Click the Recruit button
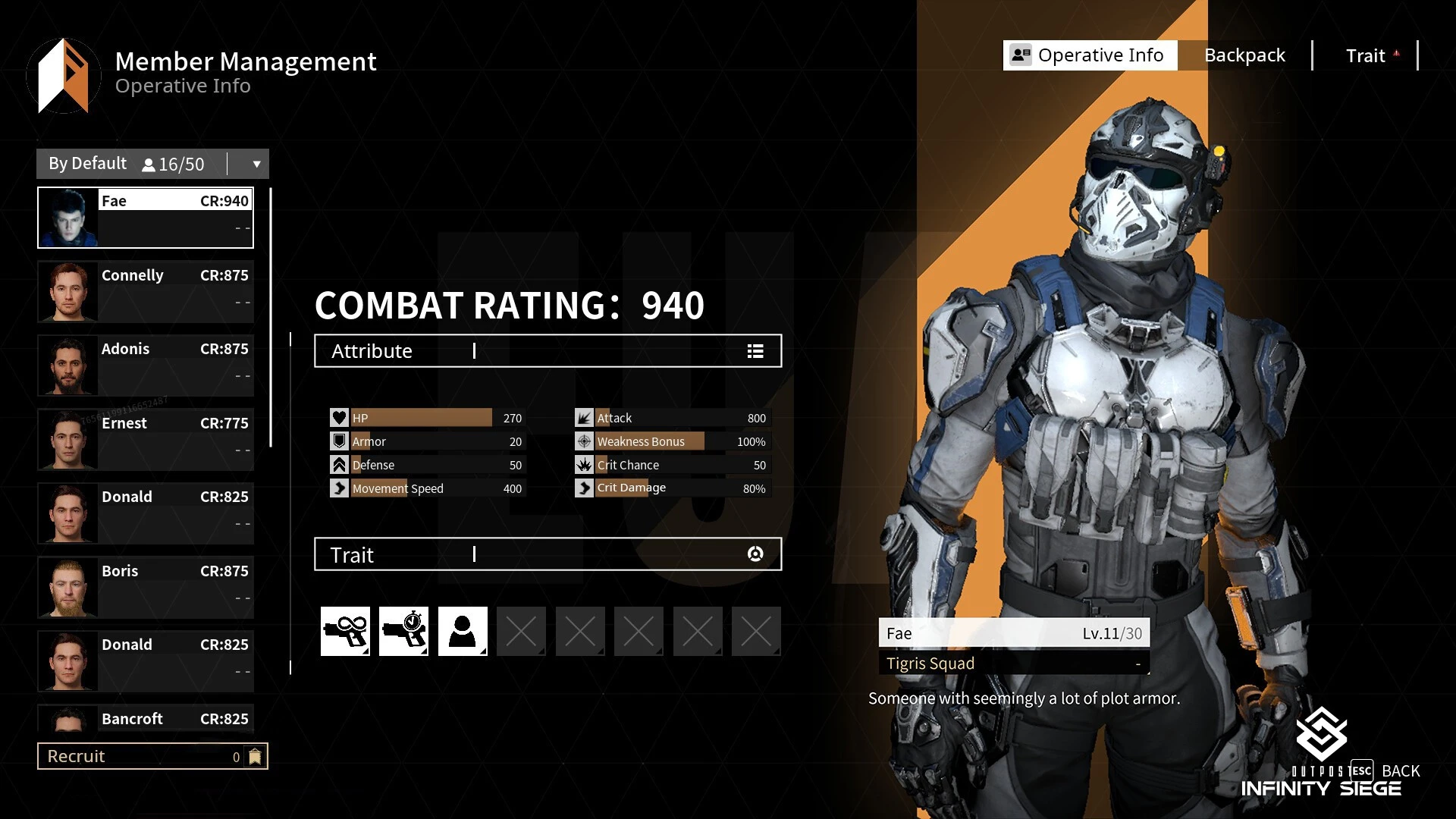This screenshot has height=819, width=1456. click(152, 756)
